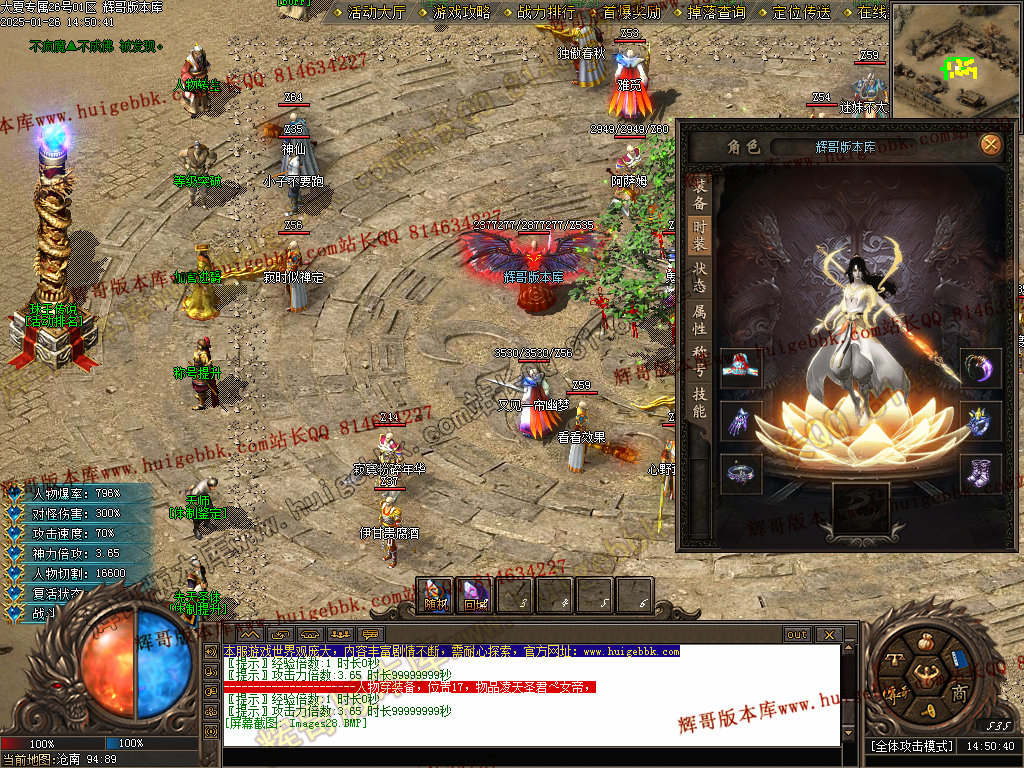Select the purple crescent claw equipment slot
Screen dimensions: 1024x768
coord(980,368)
